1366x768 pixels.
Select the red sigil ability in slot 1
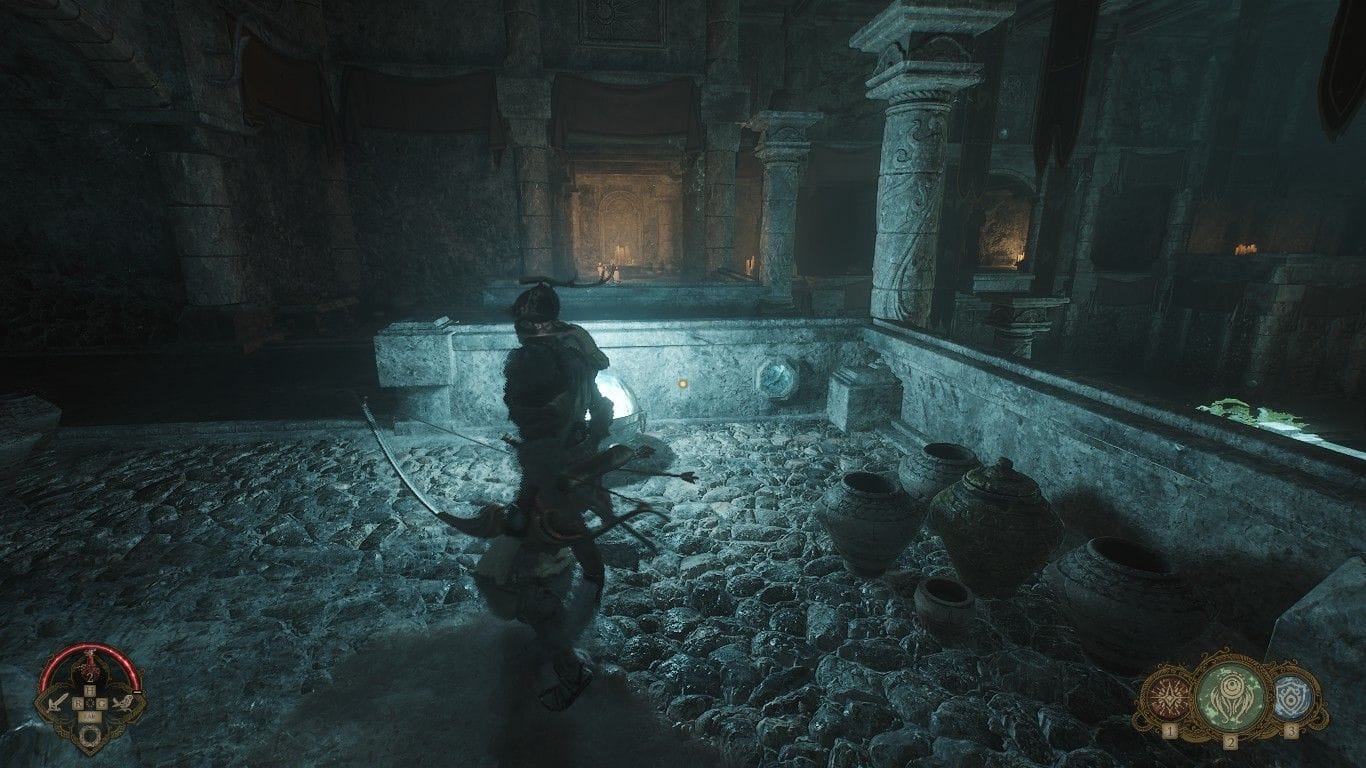click(x=1169, y=696)
